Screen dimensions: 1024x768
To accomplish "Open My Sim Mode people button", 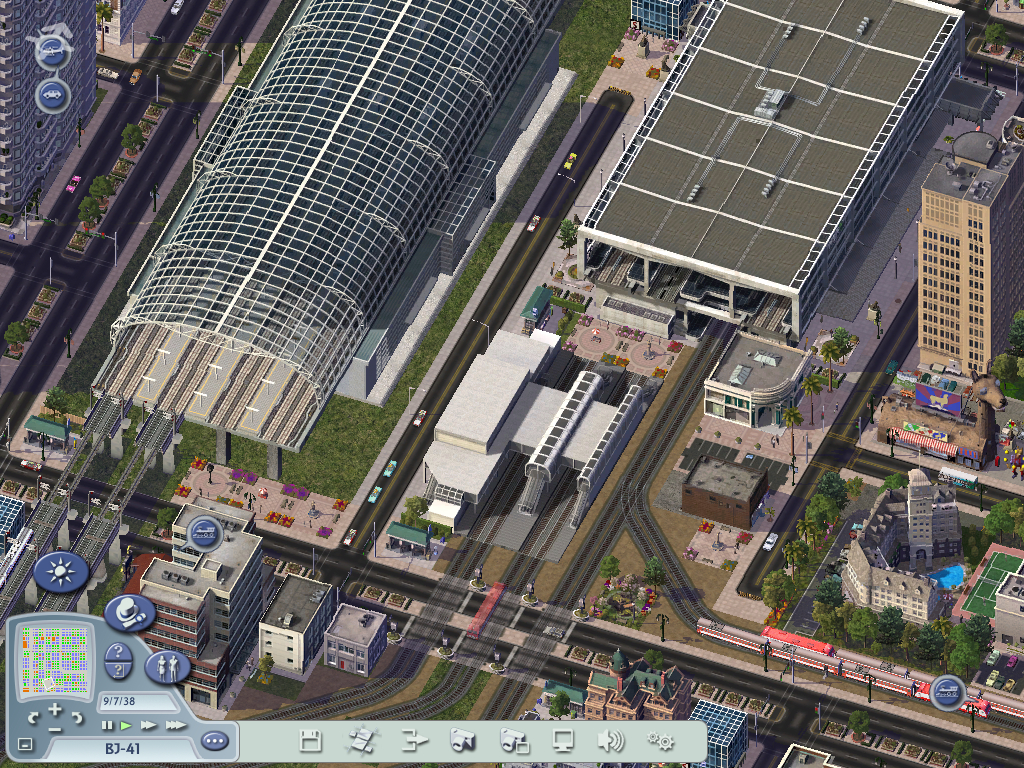I will (167, 666).
